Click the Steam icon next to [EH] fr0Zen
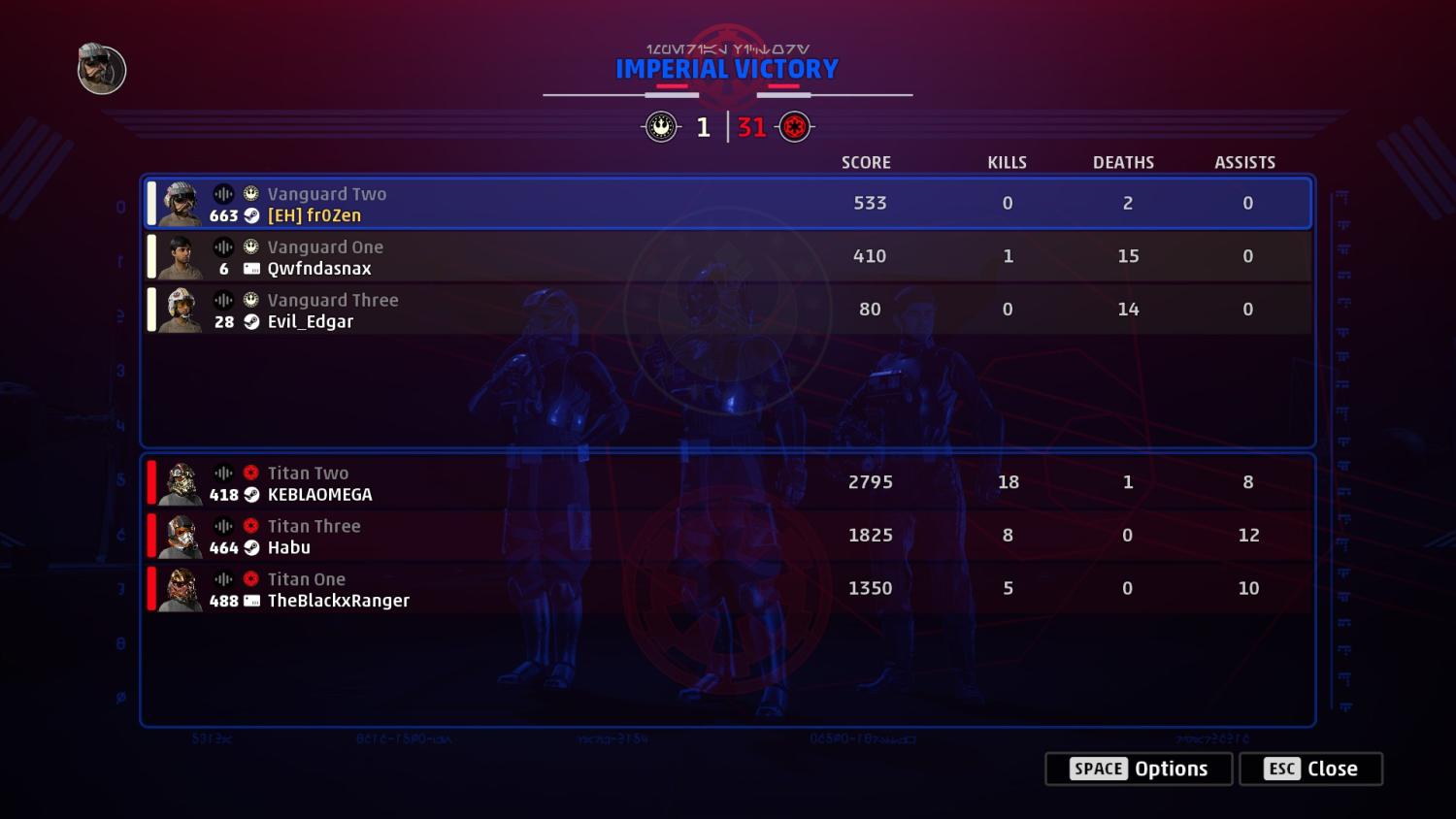 point(251,215)
